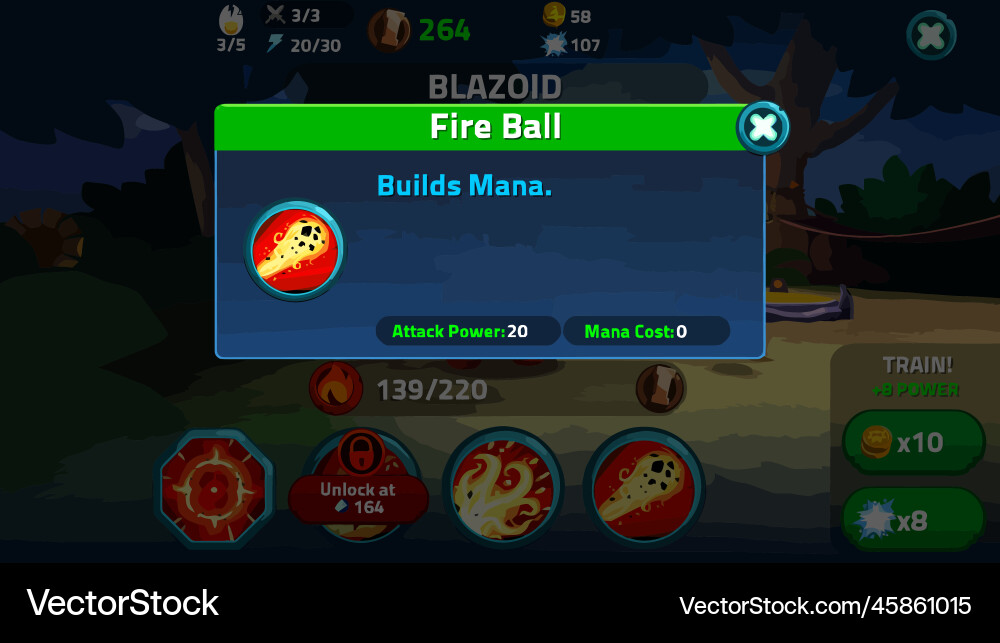Tap the locked ability slot
The width and height of the screenshot is (1000, 643).
[358, 489]
